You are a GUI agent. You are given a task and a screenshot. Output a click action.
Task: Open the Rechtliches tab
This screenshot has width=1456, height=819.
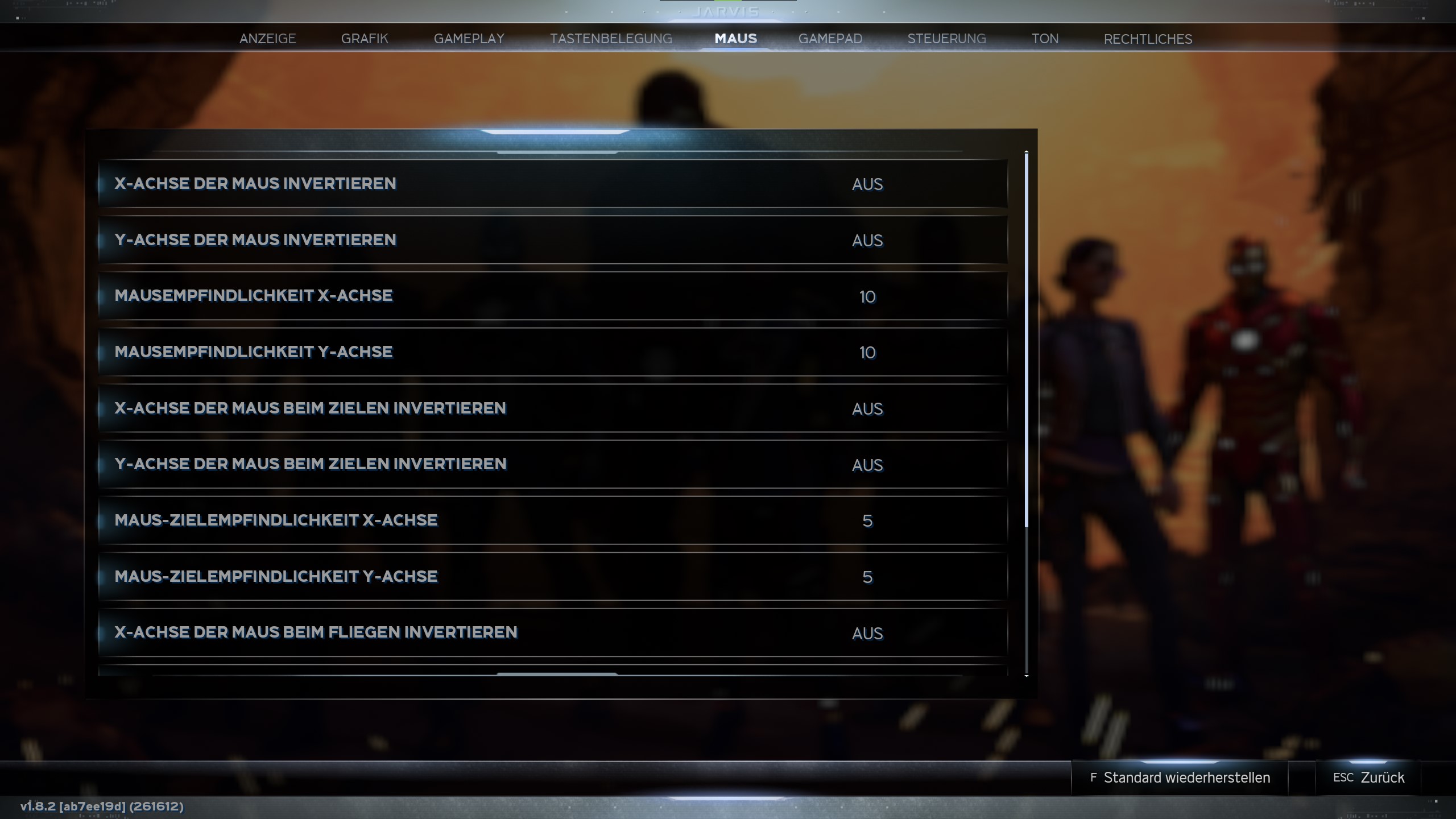(x=1148, y=39)
